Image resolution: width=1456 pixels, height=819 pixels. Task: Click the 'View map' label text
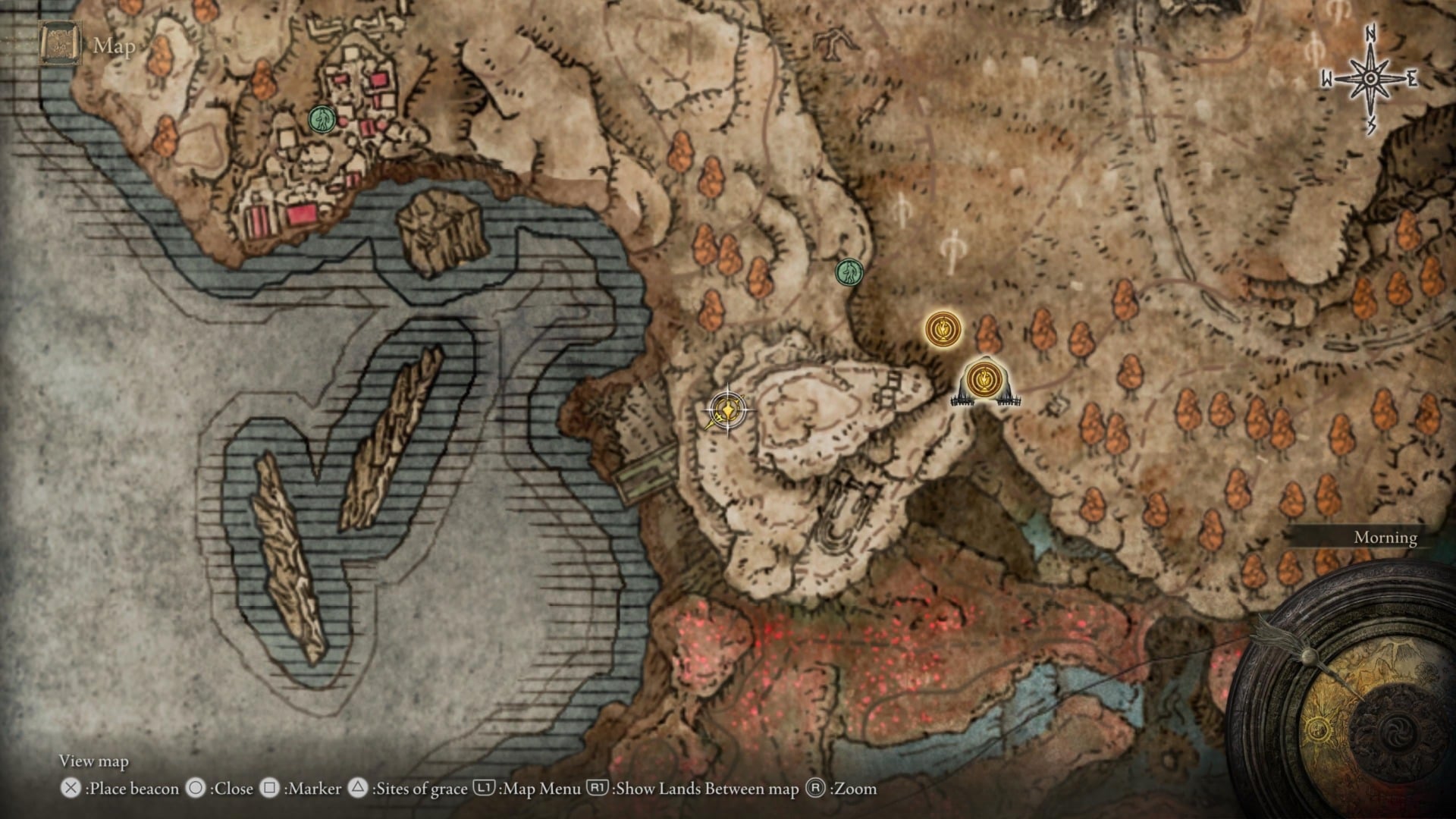click(94, 761)
